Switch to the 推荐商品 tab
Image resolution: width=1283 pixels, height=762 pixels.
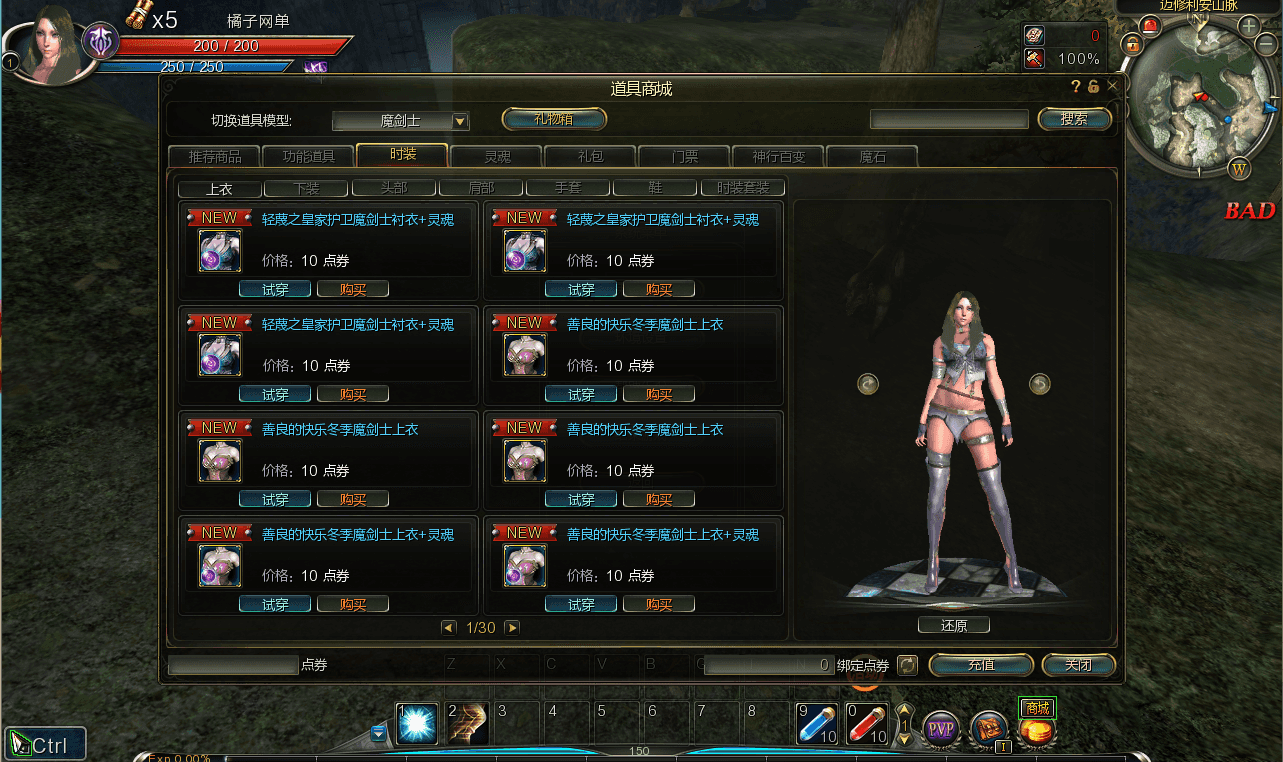pyautogui.click(x=213, y=157)
